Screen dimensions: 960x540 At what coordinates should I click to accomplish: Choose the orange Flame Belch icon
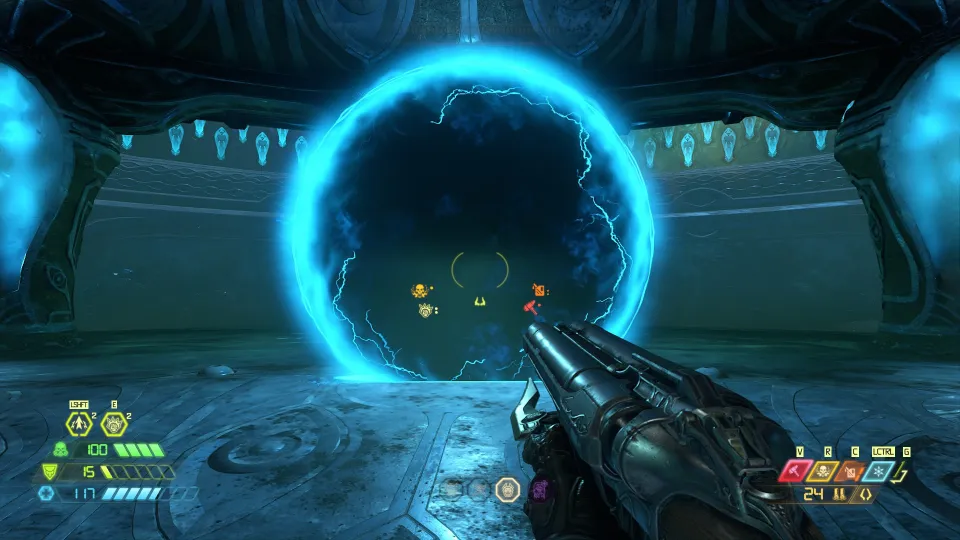[854, 471]
